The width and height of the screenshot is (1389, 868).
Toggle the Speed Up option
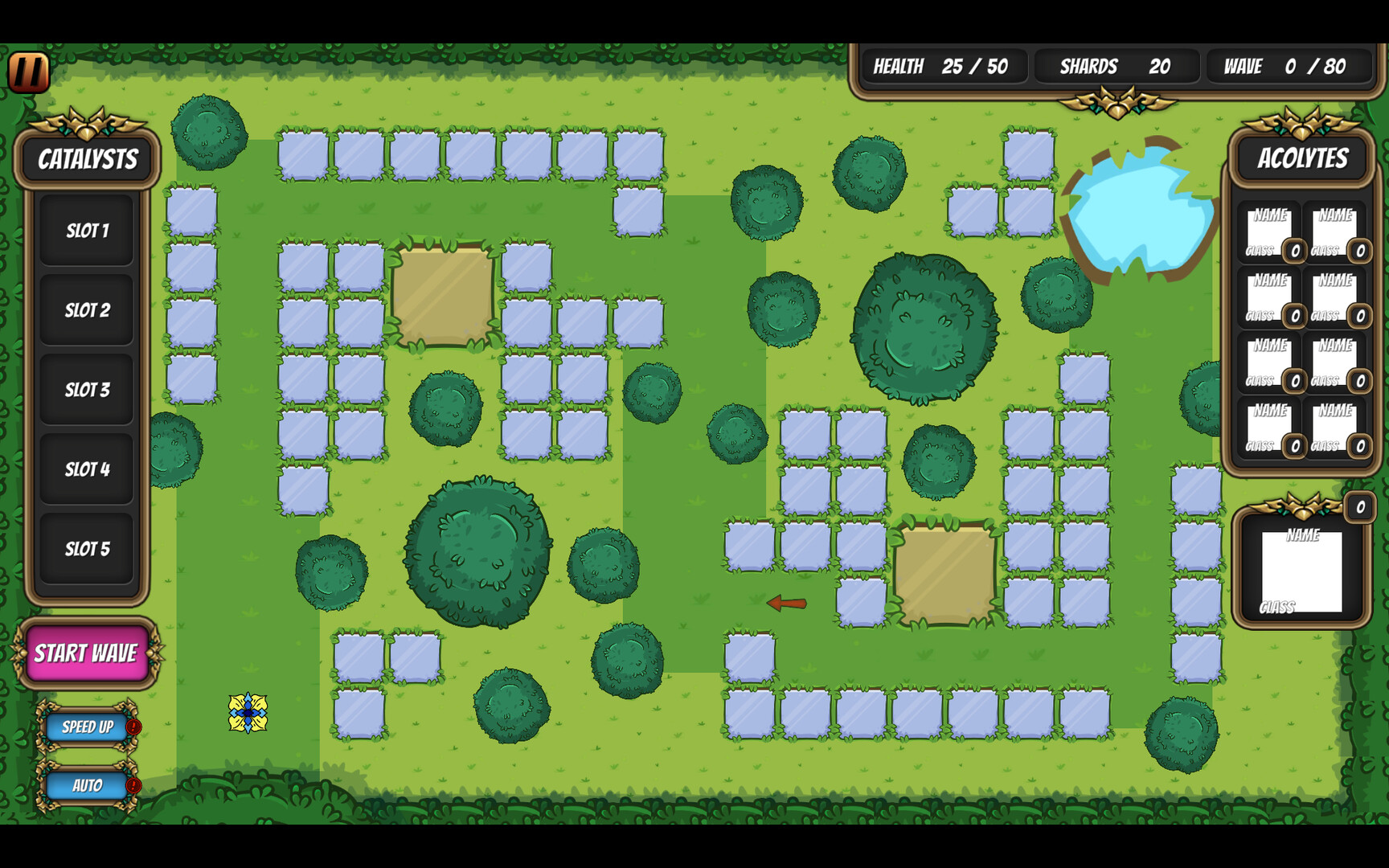point(86,728)
